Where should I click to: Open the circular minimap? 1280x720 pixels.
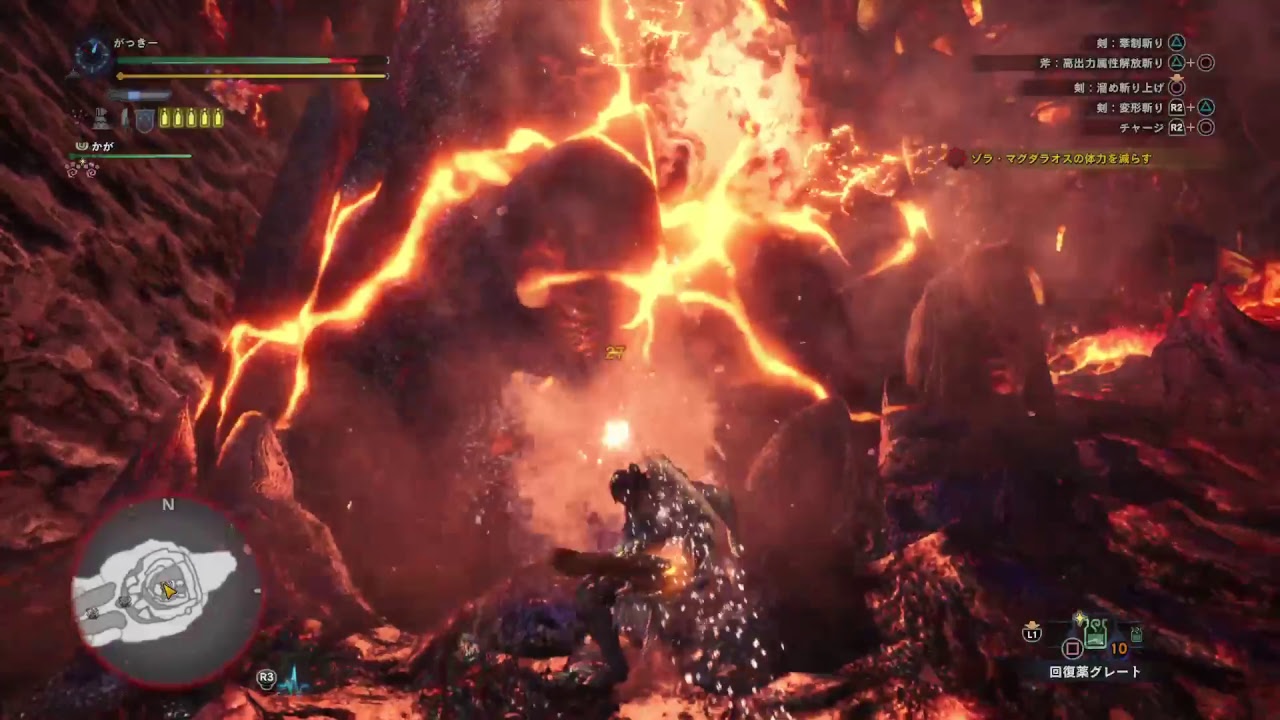166,592
